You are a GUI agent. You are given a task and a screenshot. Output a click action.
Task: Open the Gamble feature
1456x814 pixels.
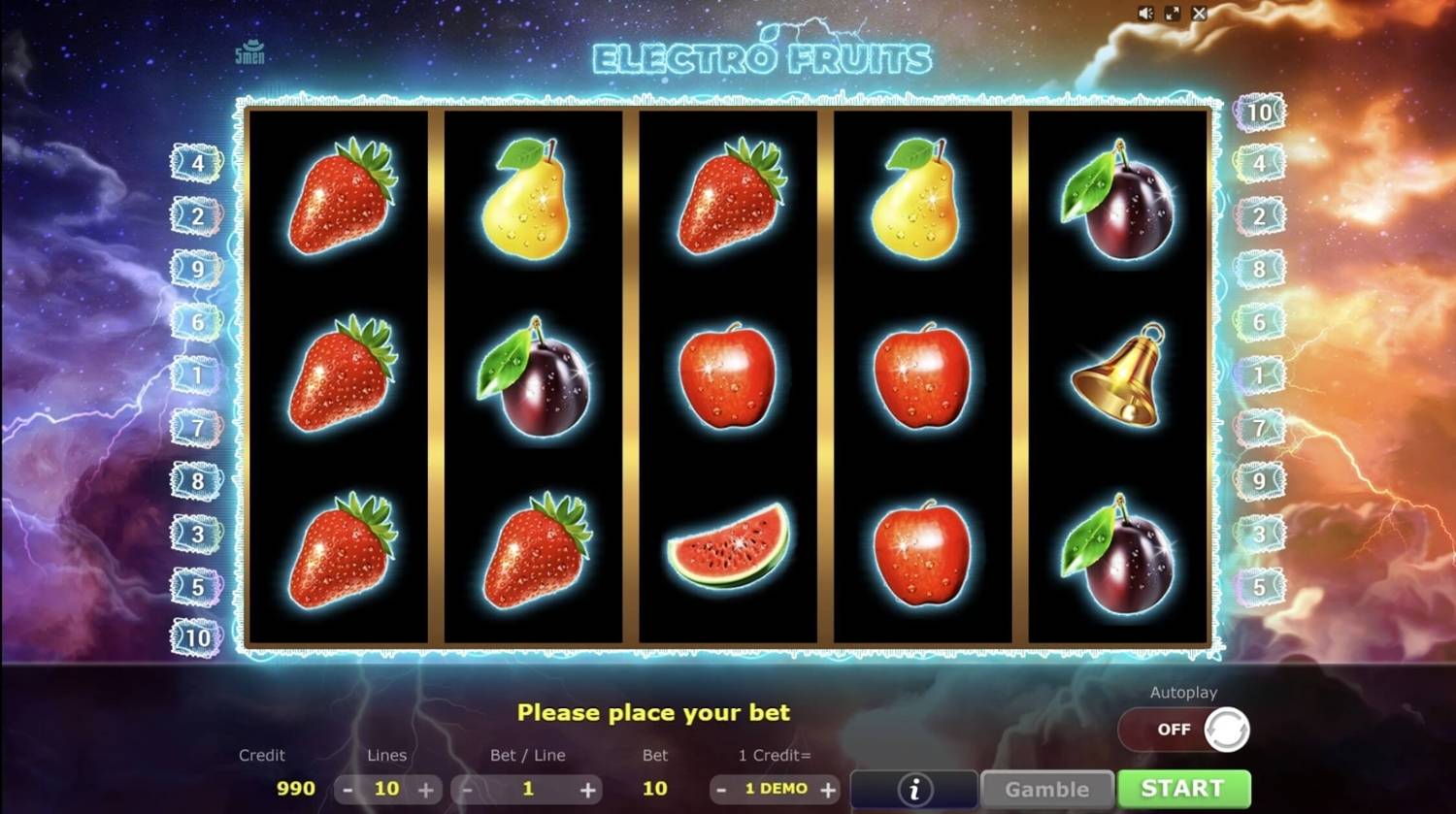[1046, 788]
